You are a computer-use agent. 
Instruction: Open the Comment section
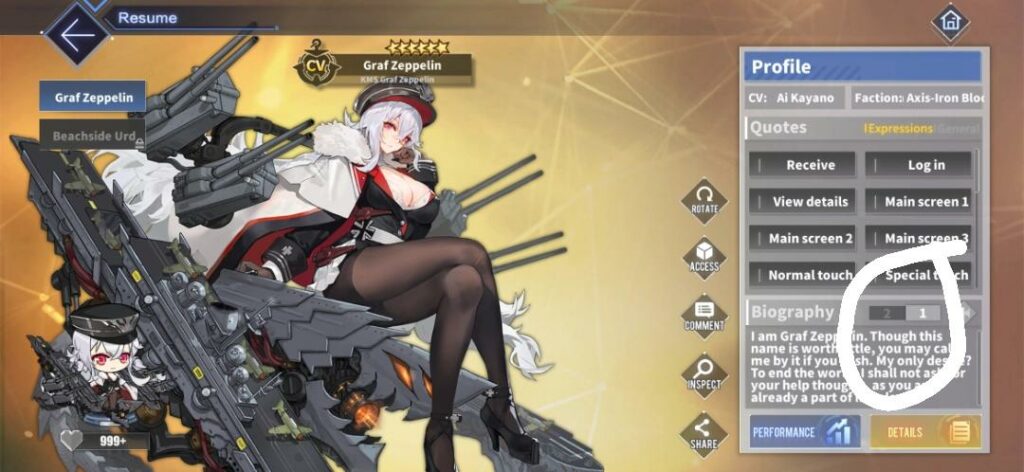click(705, 315)
